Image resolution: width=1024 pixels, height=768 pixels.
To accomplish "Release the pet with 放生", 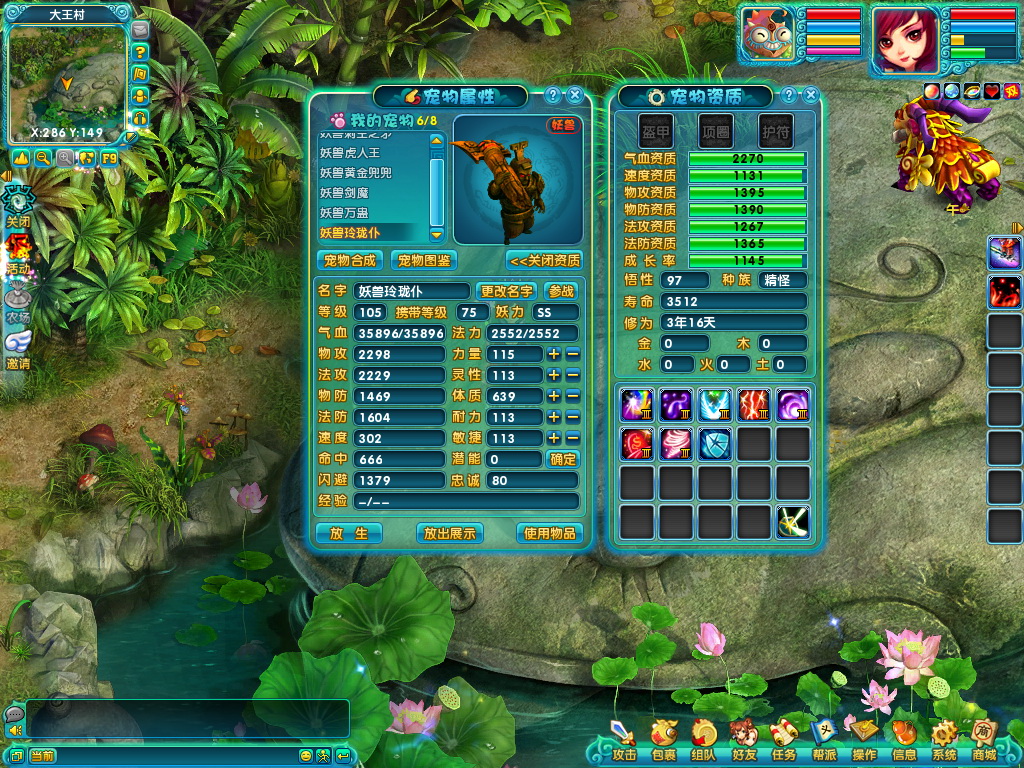I will [349, 533].
